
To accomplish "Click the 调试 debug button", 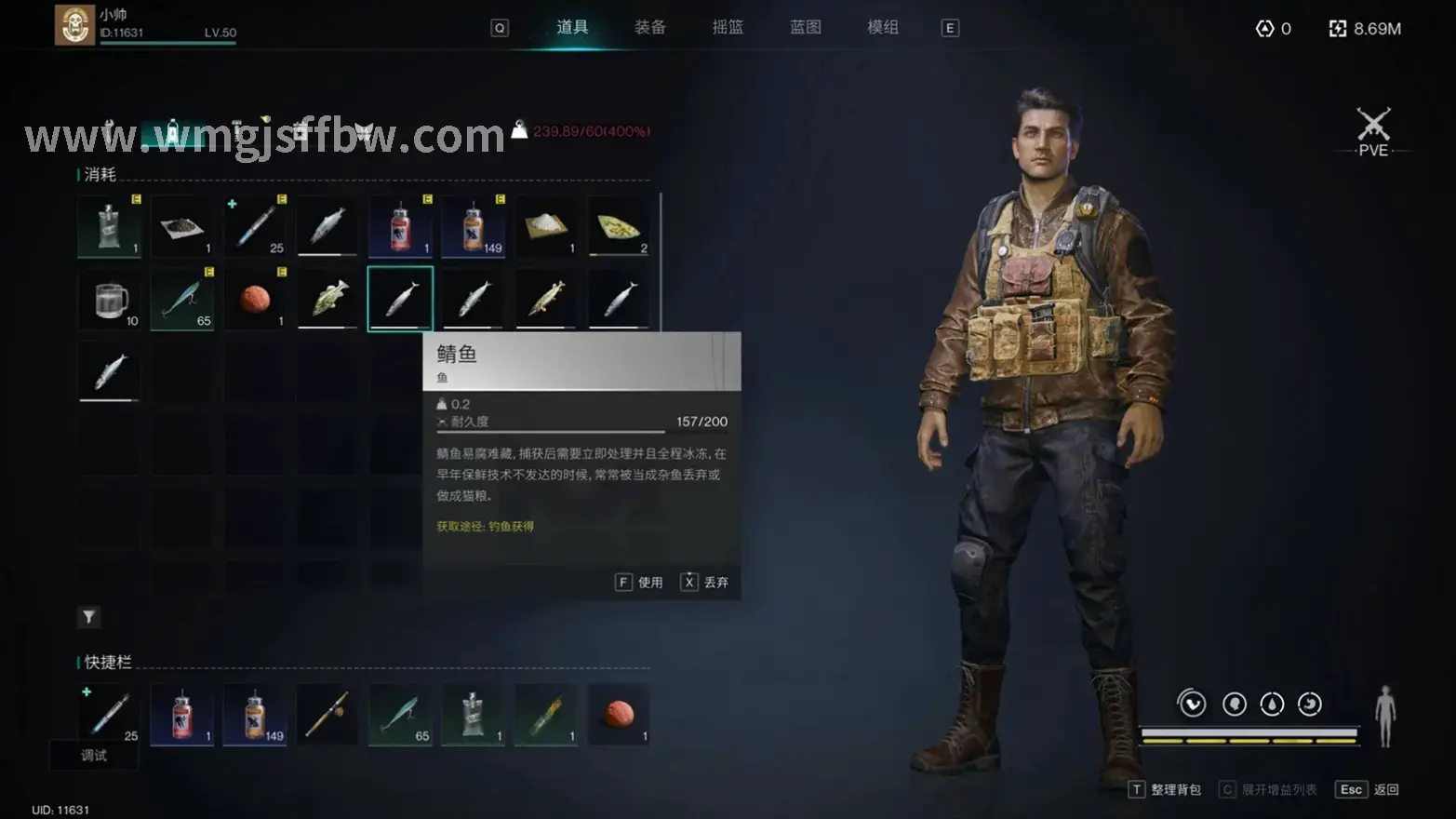I will tap(94, 756).
